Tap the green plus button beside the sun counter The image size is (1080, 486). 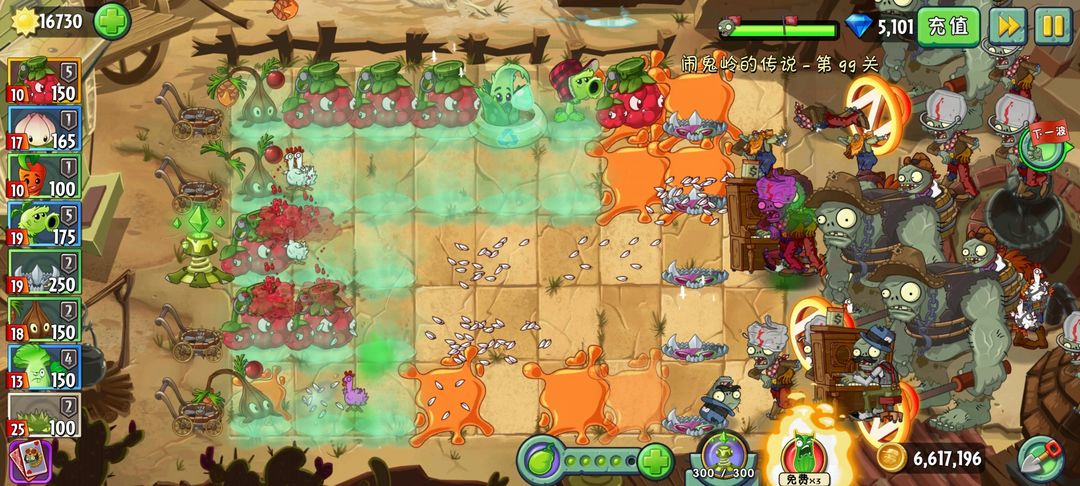pyautogui.click(x=111, y=20)
